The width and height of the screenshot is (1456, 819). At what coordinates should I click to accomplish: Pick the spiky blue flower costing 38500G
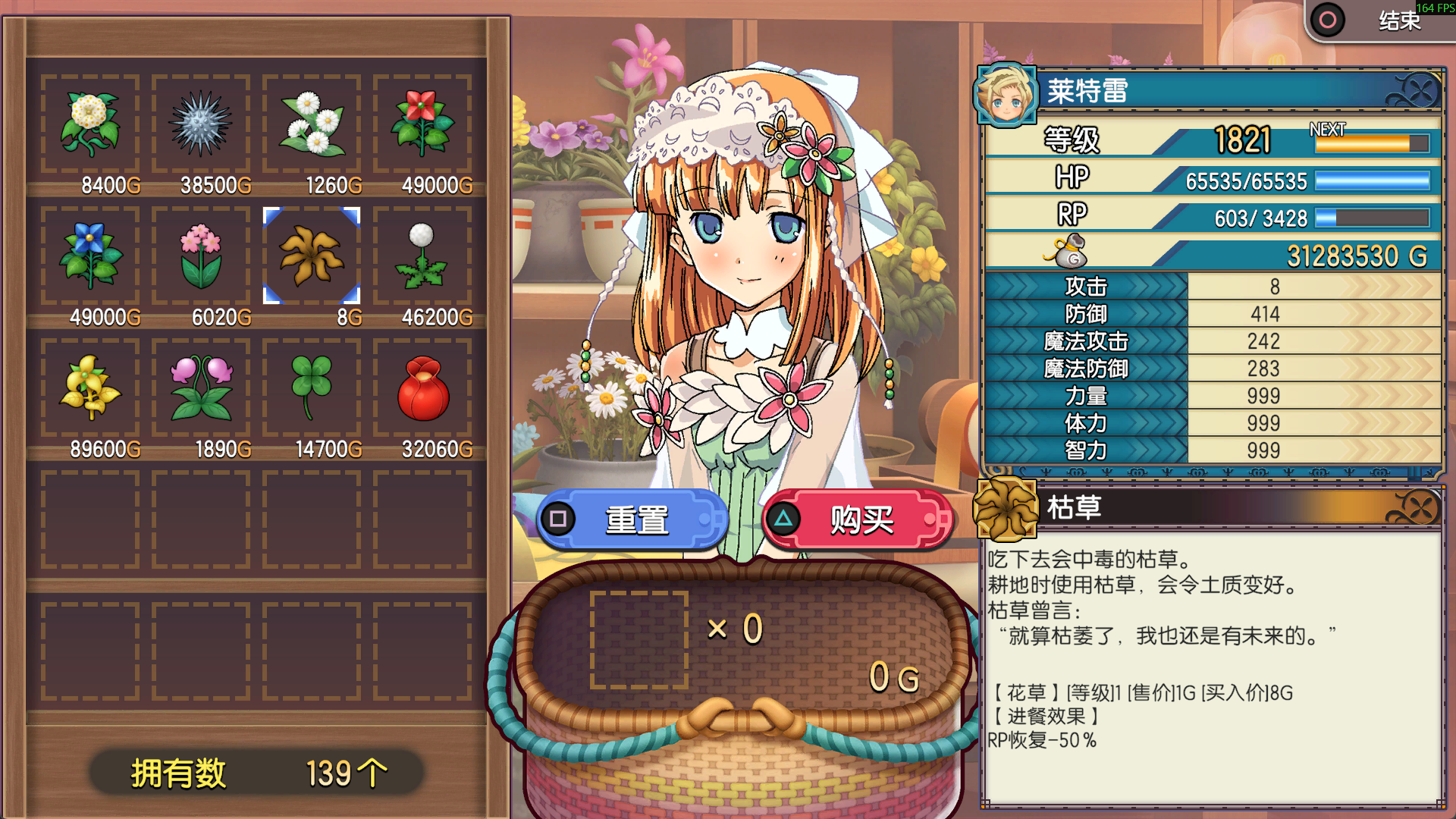click(201, 124)
